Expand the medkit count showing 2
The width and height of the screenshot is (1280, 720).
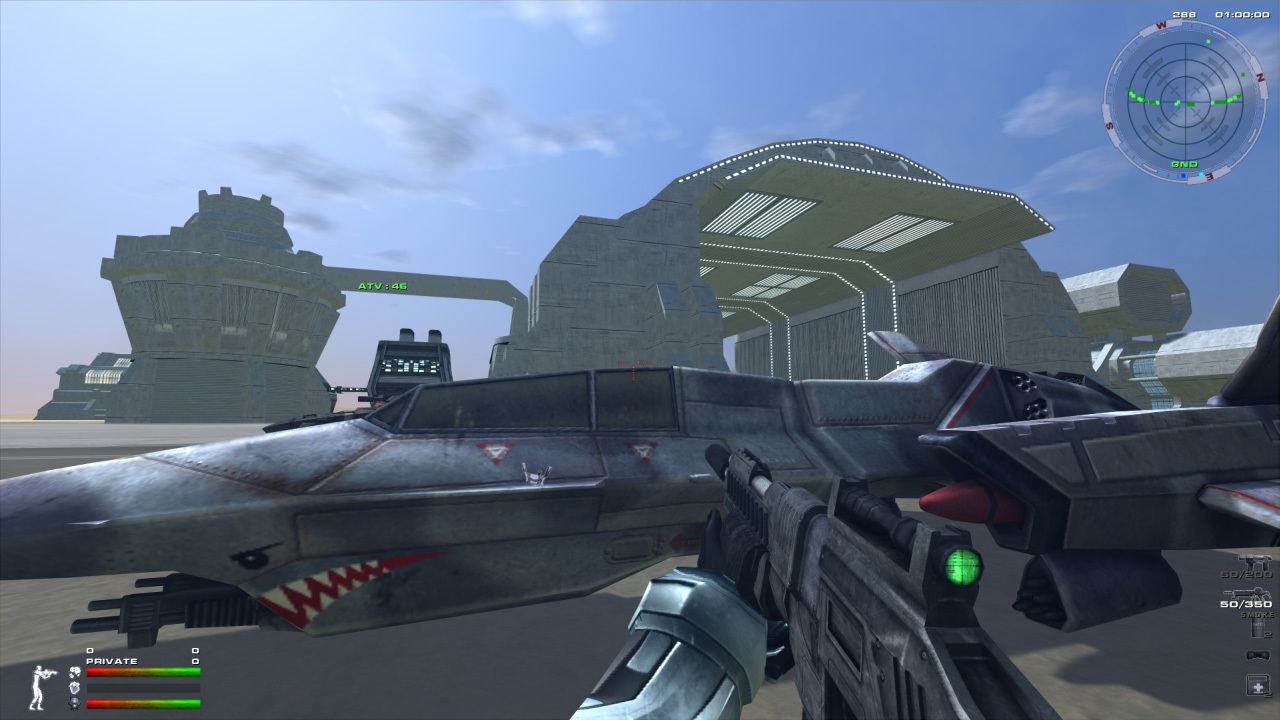pyautogui.click(x=1266, y=695)
